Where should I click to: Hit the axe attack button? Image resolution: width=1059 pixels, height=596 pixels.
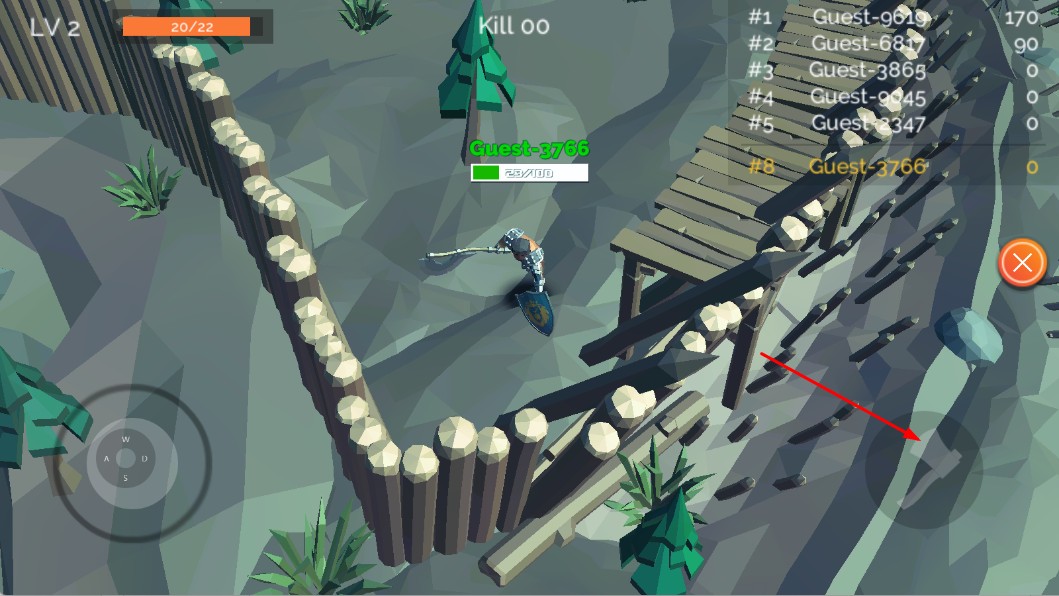(x=924, y=469)
